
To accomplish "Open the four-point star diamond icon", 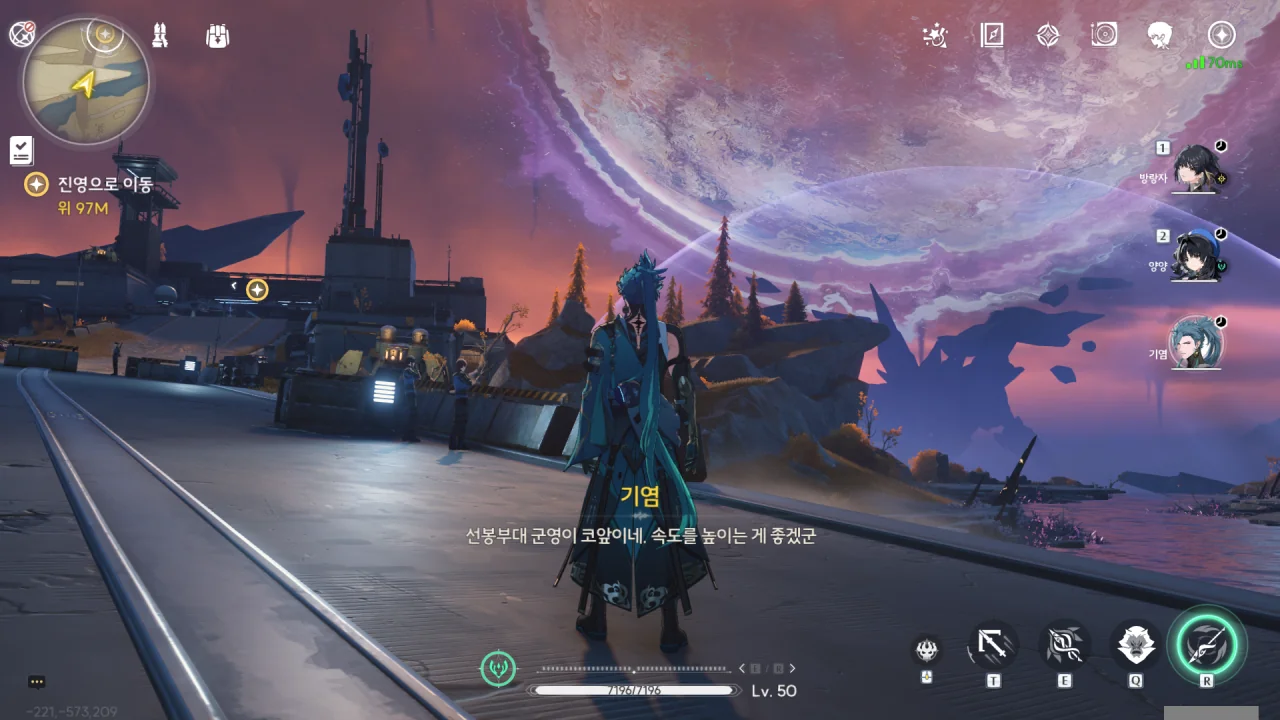I will point(1047,36).
